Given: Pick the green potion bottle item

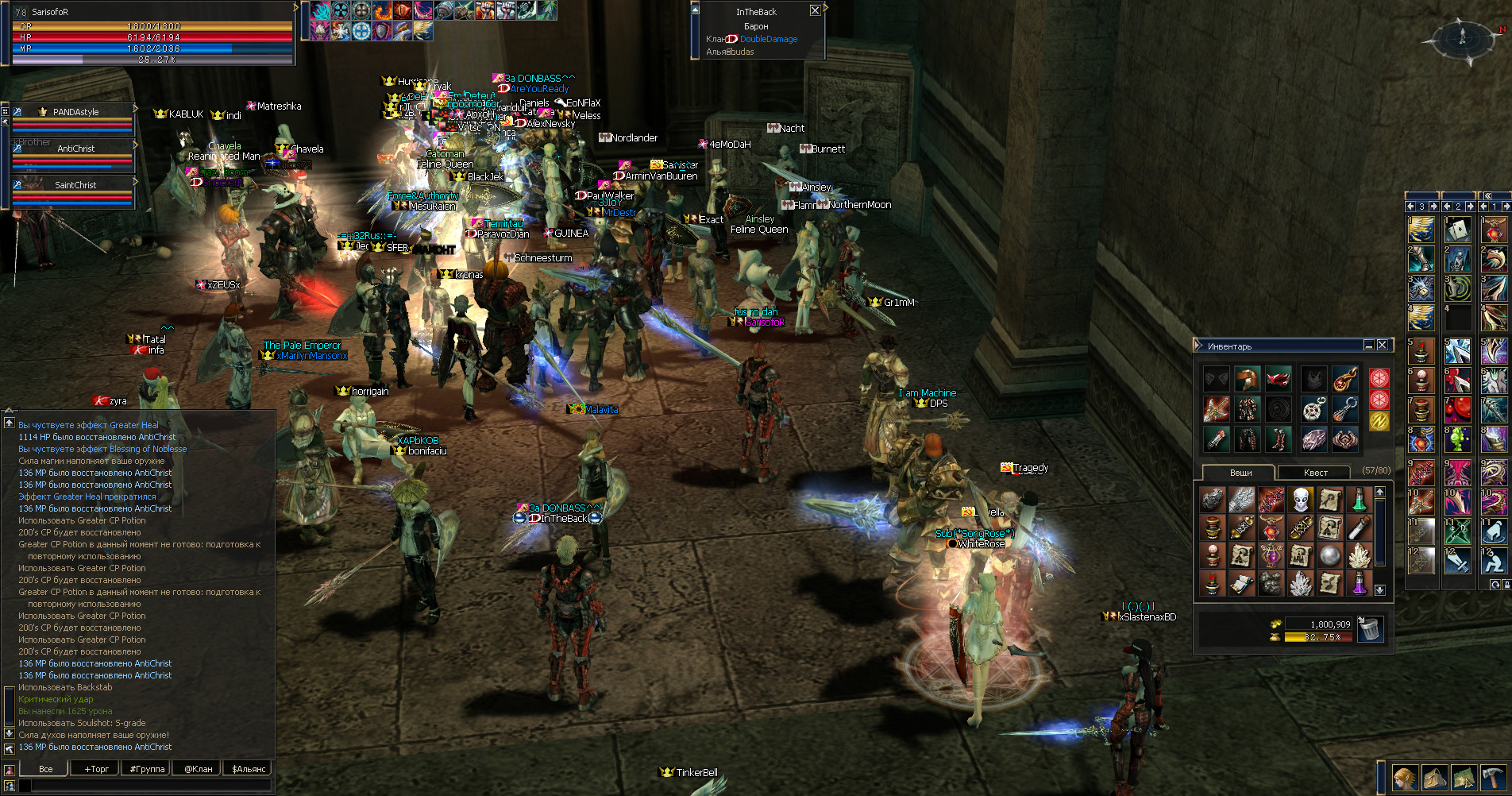Looking at the screenshot, I should (x=1359, y=500).
